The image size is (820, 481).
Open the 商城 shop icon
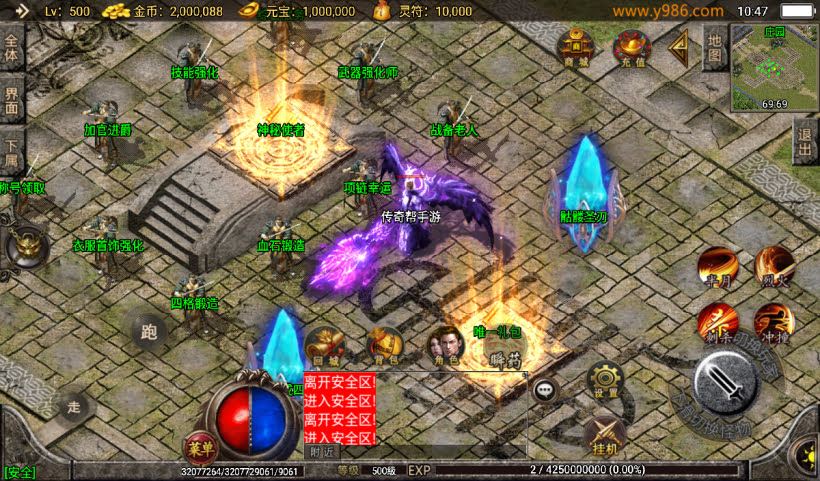coord(575,47)
